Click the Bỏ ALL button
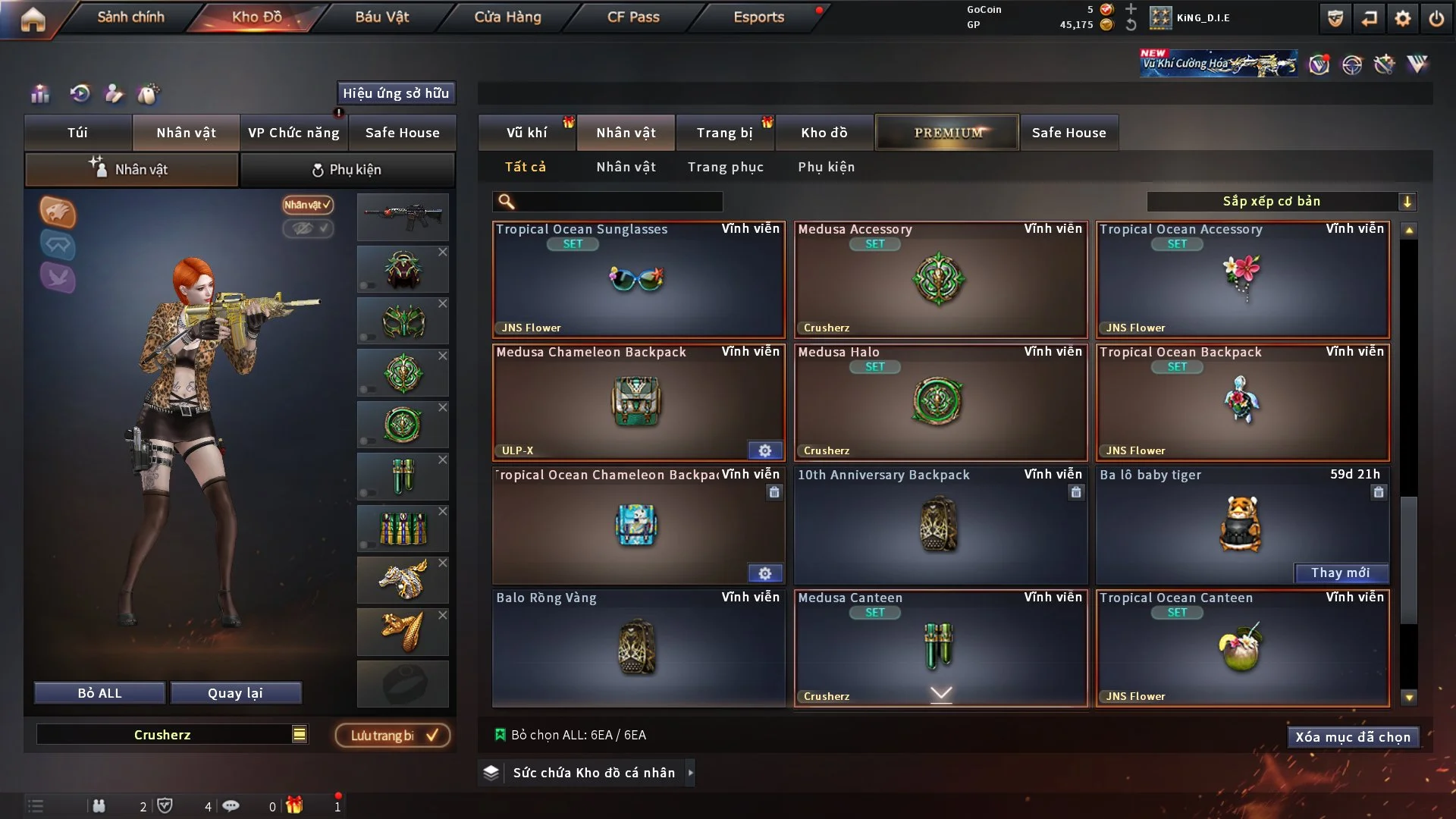1456x819 pixels. pyautogui.click(x=99, y=693)
